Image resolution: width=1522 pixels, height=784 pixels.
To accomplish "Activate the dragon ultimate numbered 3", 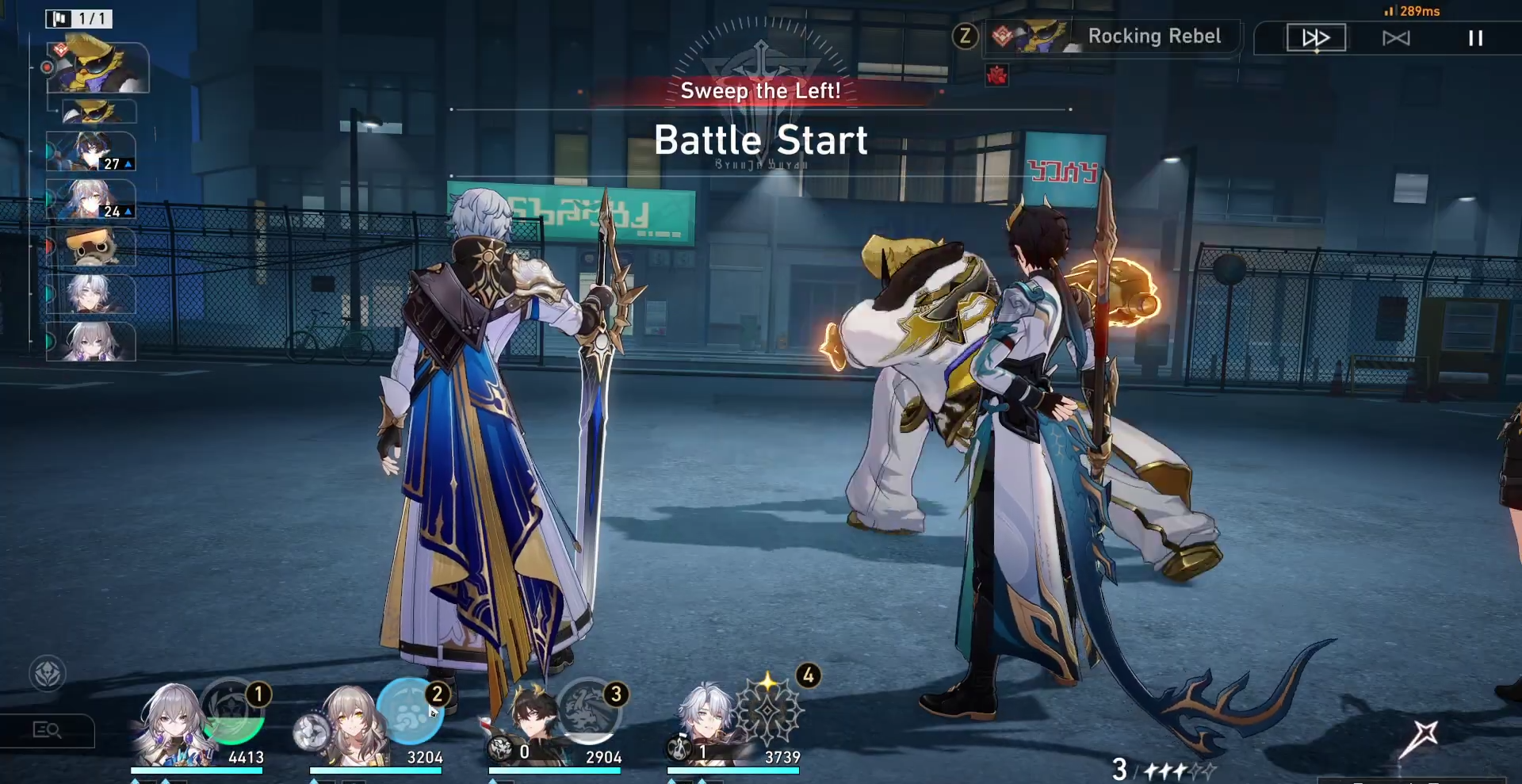I will [589, 710].
